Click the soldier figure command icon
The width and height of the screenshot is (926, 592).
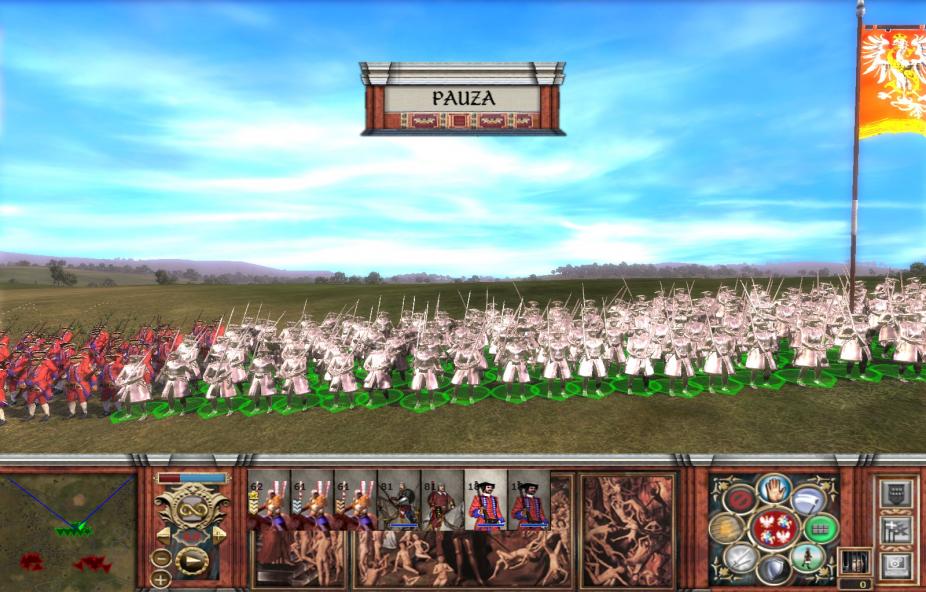(806, 557)
